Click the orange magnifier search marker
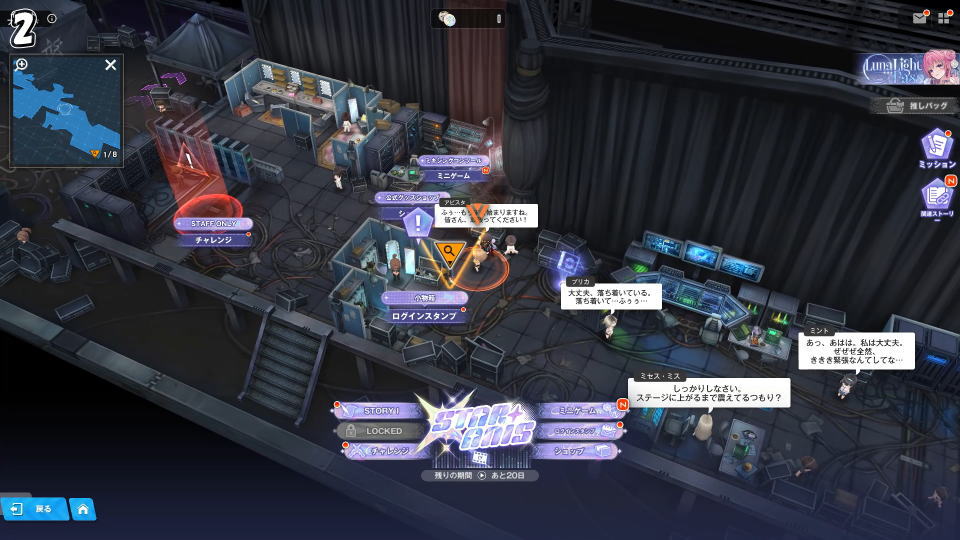 click(x=450, y=251)
